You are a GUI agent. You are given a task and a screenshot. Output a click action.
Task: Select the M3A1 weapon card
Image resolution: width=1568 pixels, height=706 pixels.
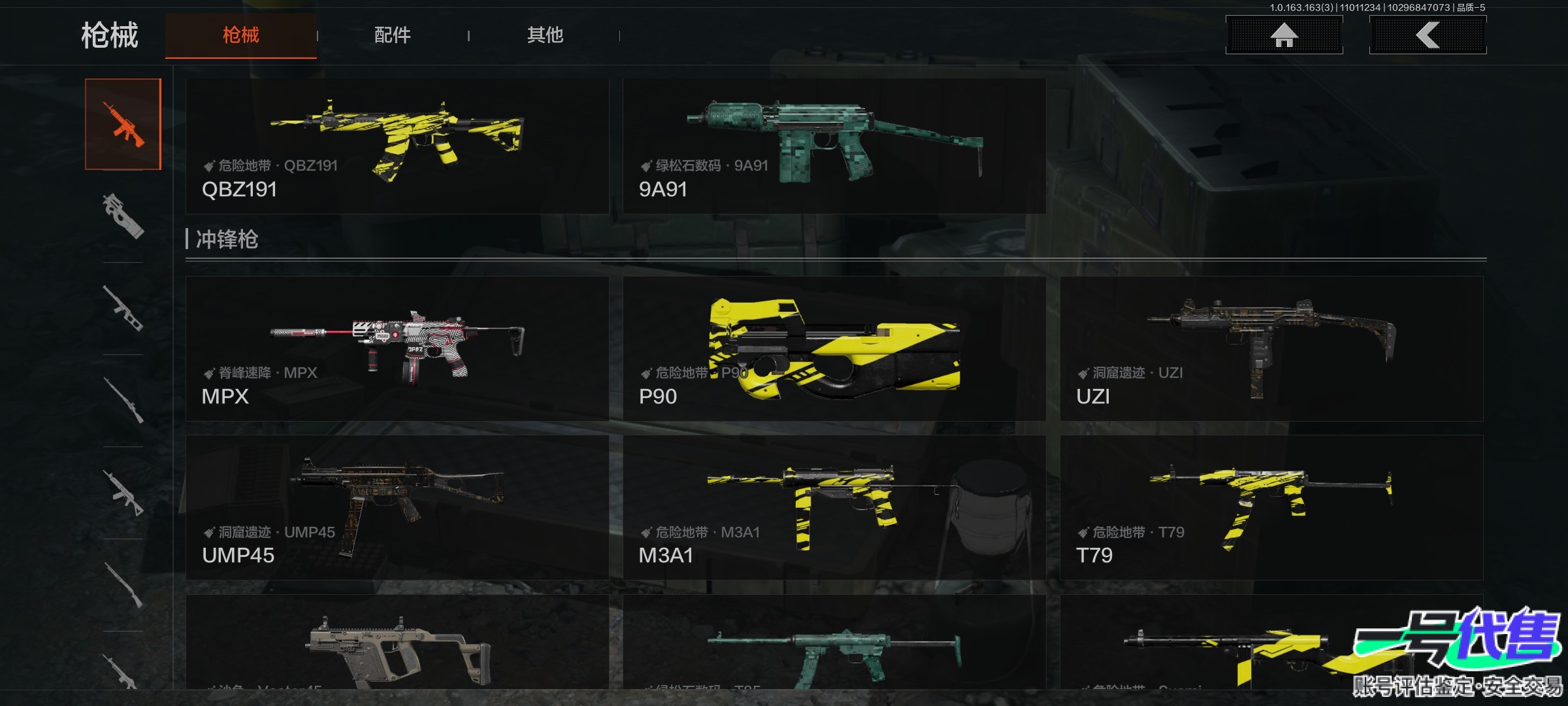click(834, 507)
